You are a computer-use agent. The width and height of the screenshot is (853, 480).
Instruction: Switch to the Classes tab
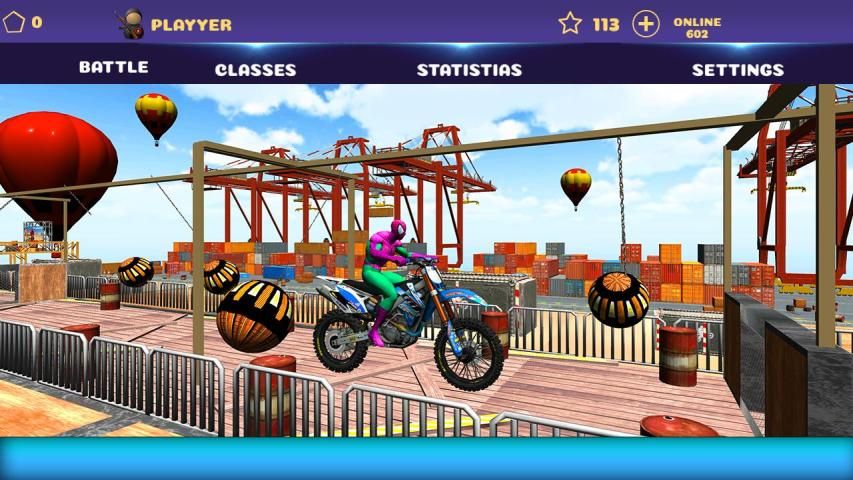[x=255, y=70]
